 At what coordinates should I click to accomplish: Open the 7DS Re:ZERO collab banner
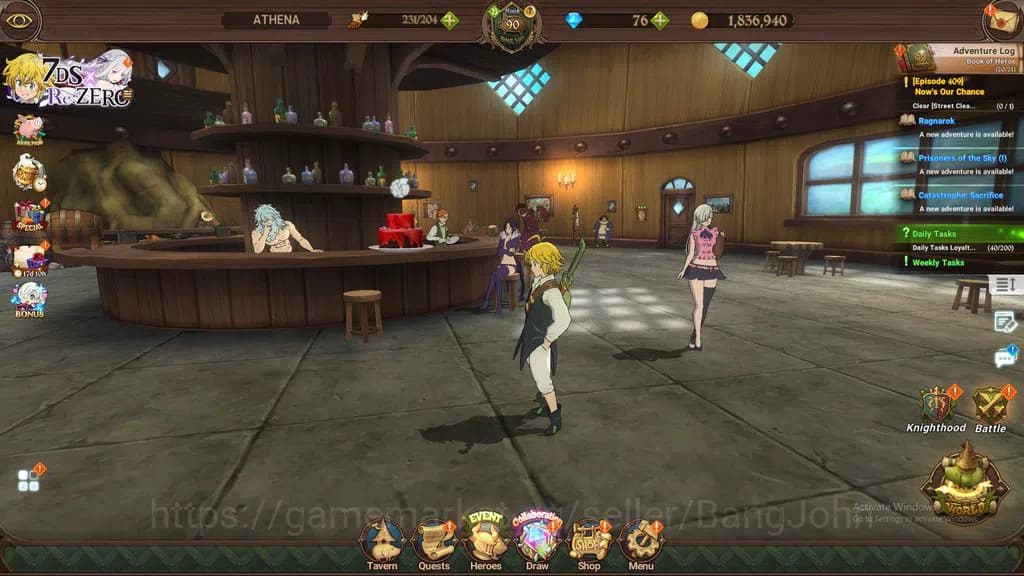[68, 78]
